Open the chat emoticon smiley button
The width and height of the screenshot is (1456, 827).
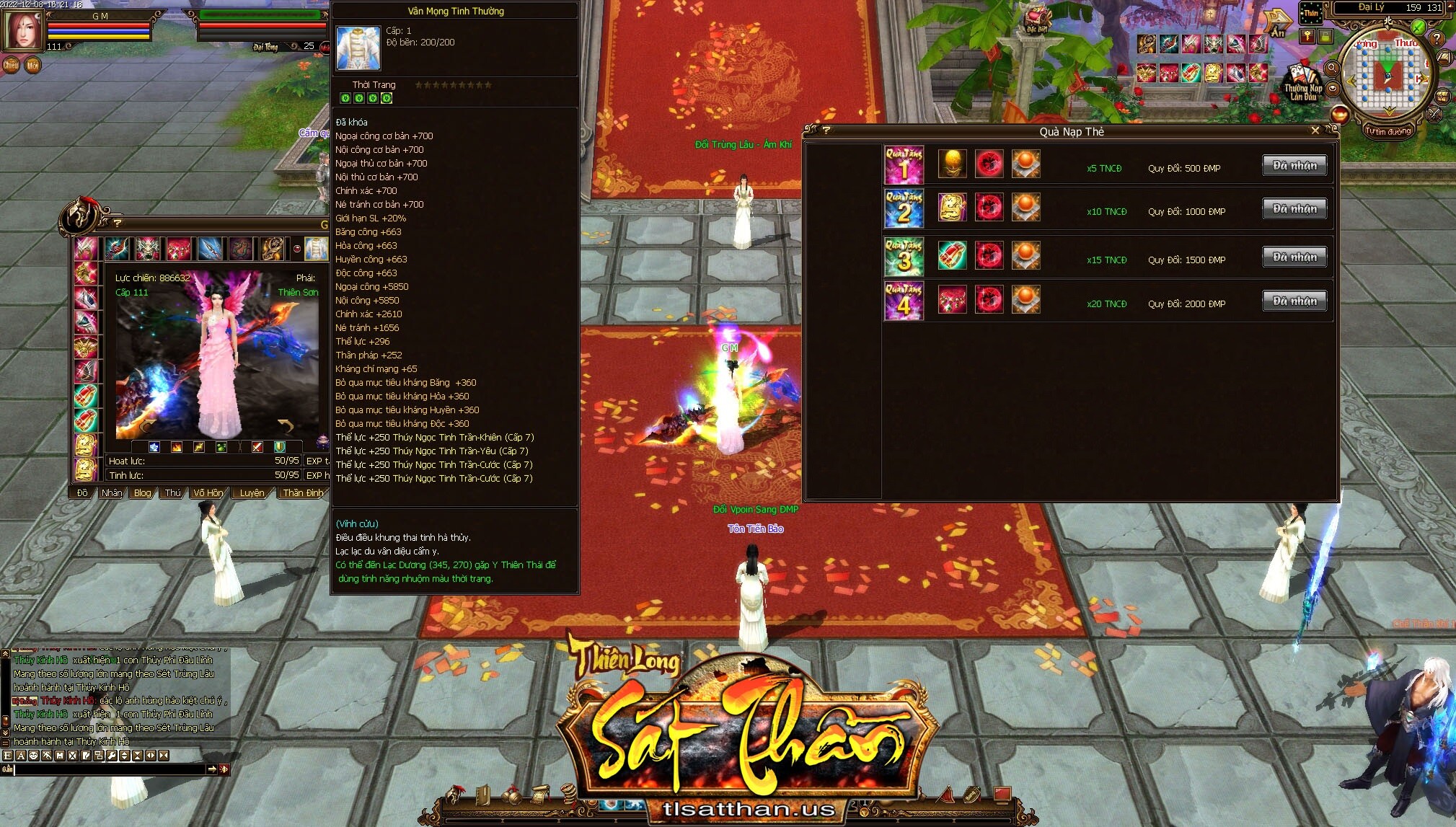click(x=34, y=756)
